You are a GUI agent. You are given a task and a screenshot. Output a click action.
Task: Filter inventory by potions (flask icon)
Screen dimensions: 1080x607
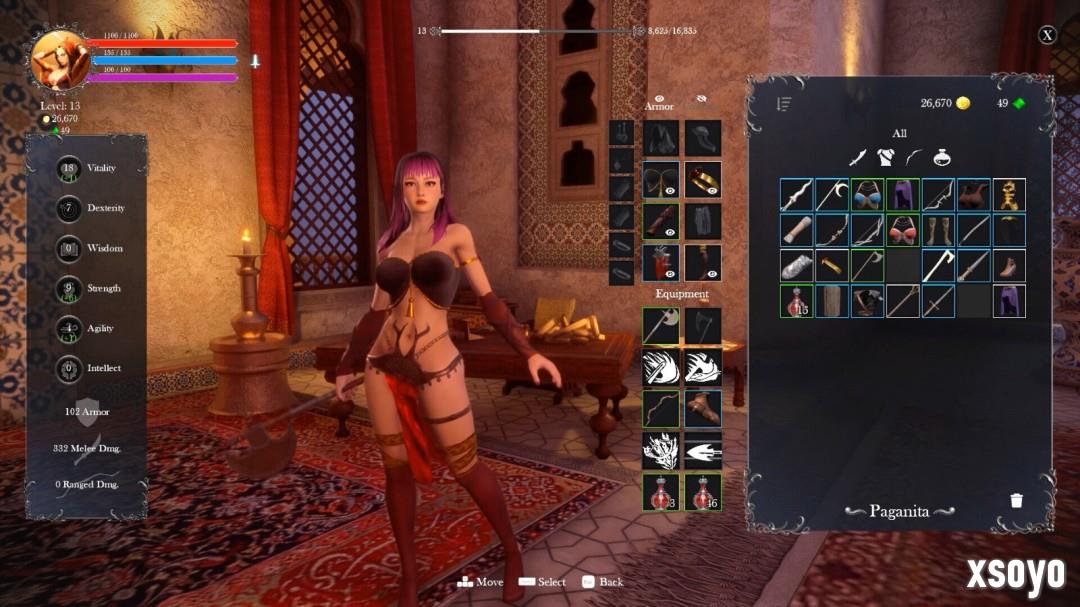click(x=941, y=157)
